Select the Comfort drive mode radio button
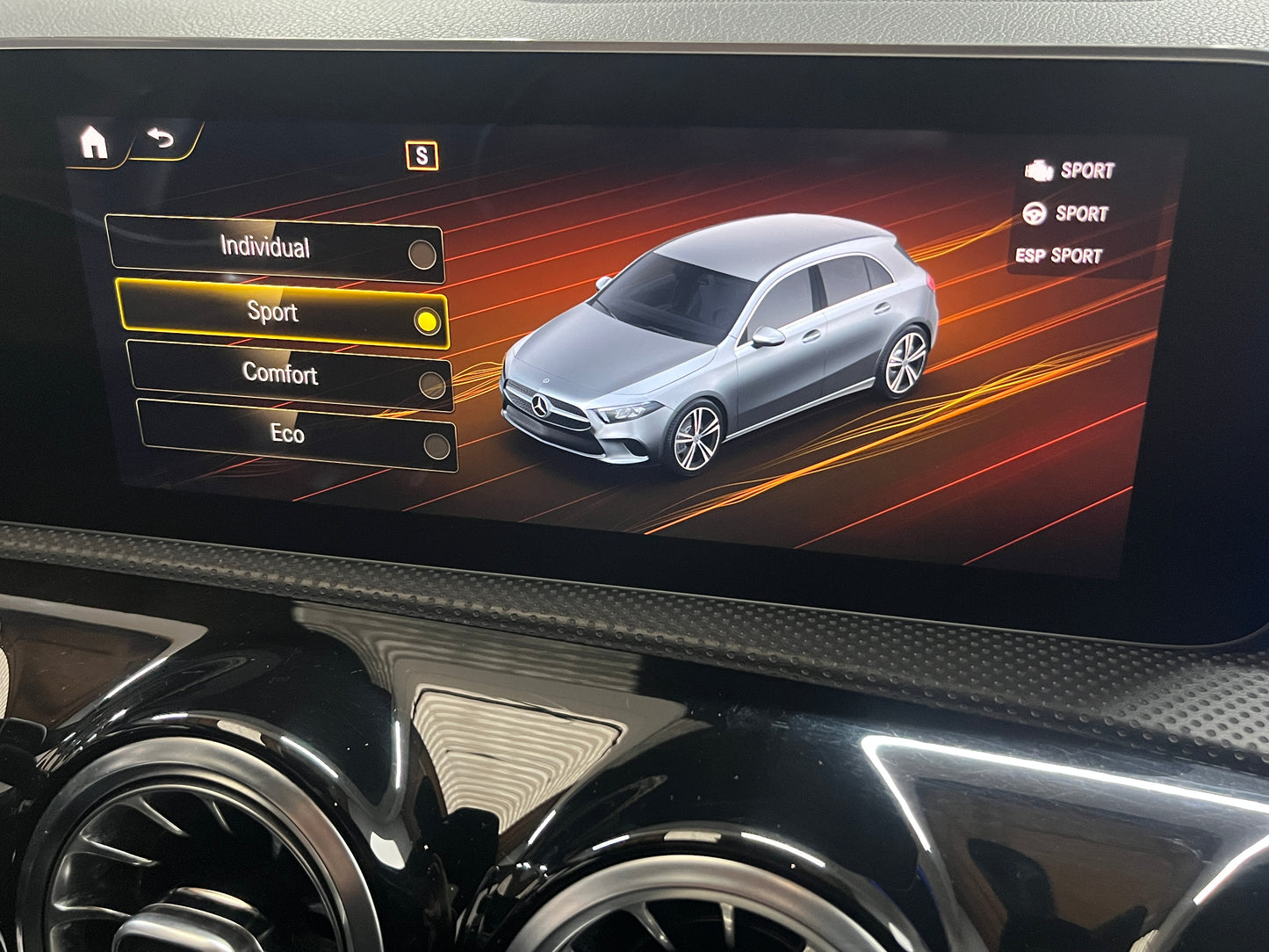Image resolution: width=1269 pixels, height=952 pixels. 428,381
